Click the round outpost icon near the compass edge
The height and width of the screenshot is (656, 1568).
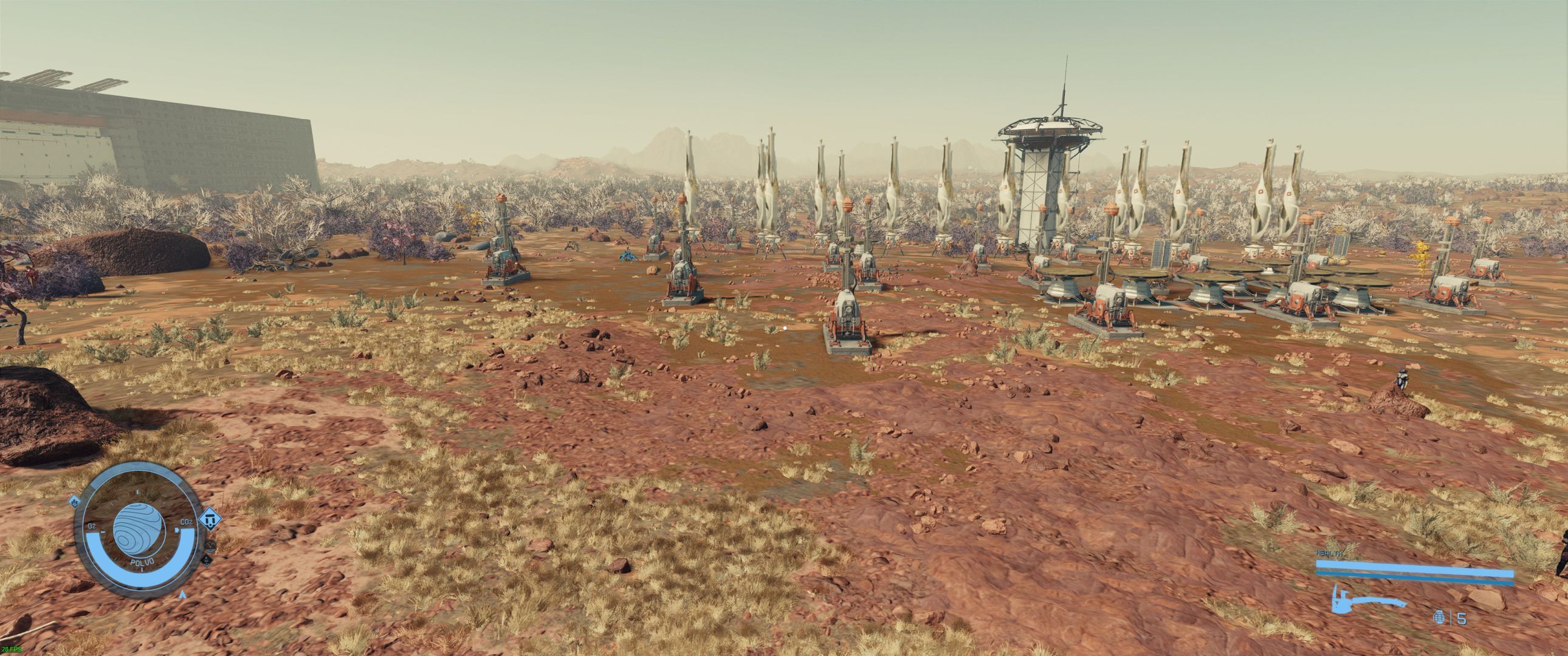[x=210, y=547]
